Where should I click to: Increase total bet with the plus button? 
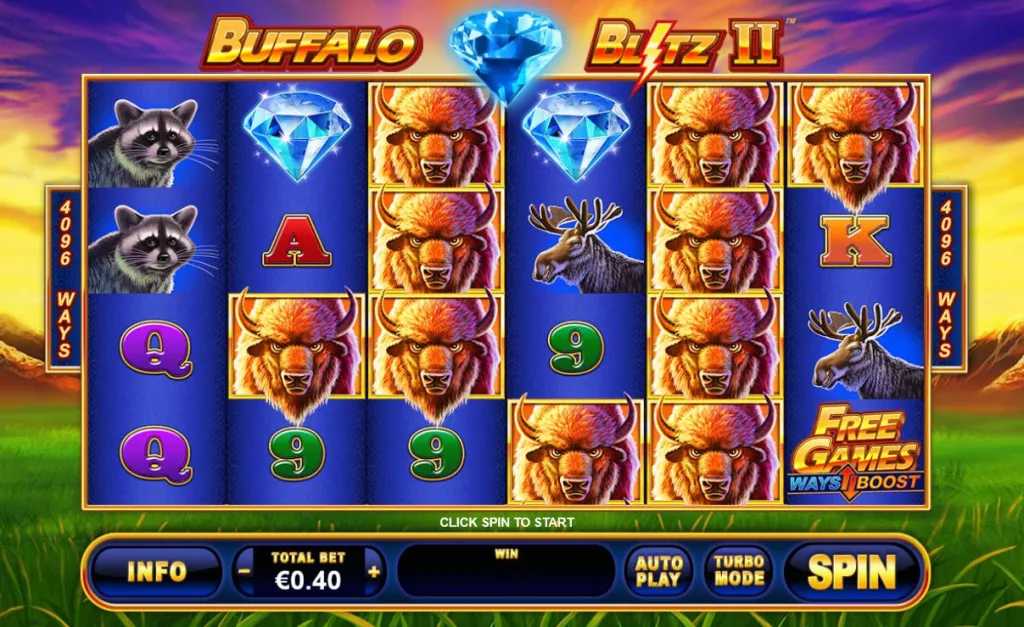pos(374,572)
